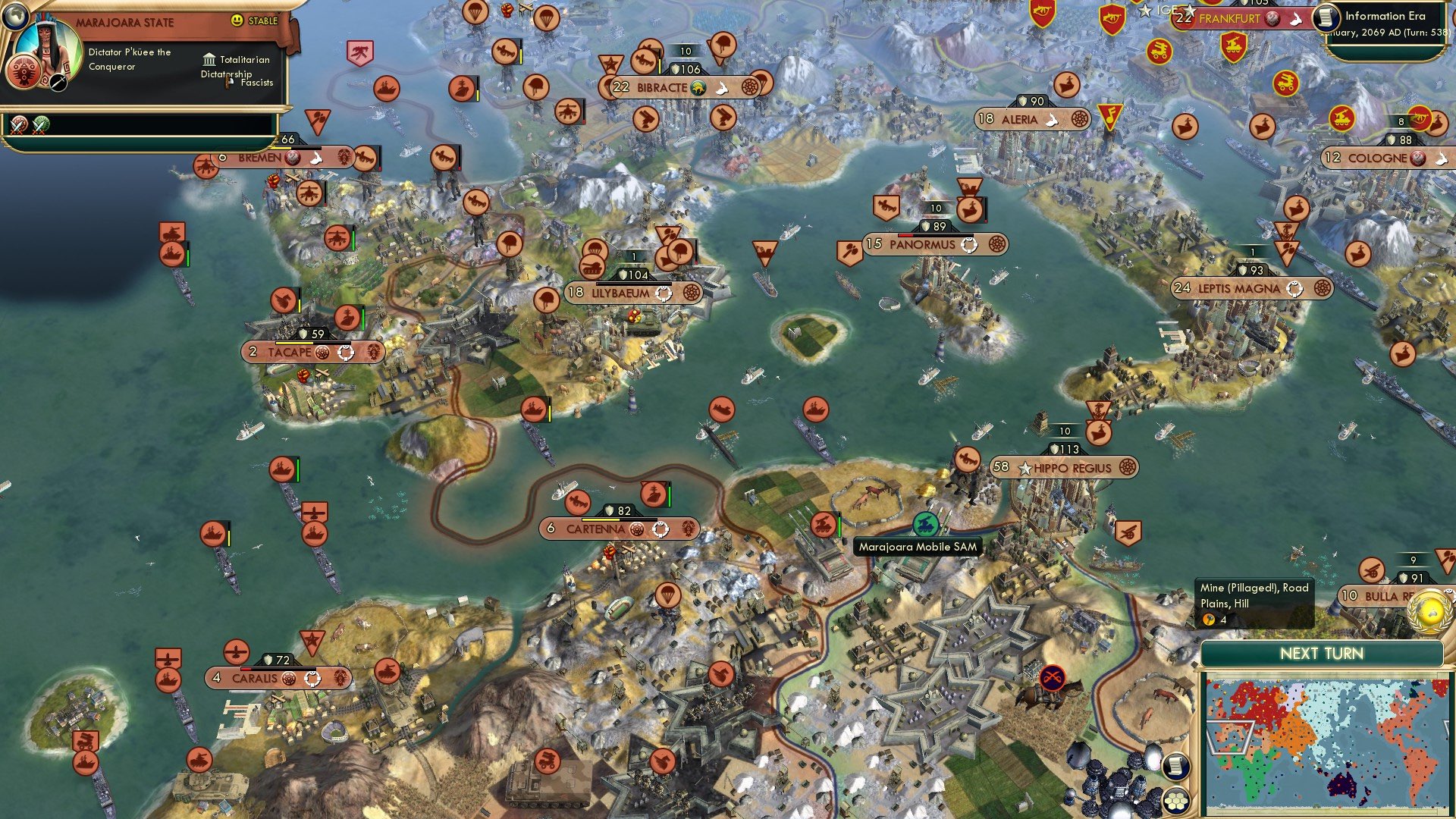The width and height of the screenshot is (1456, 819).
Task: Click the gear icon on Hippo Regius banner
Action: coord(1129,468)
